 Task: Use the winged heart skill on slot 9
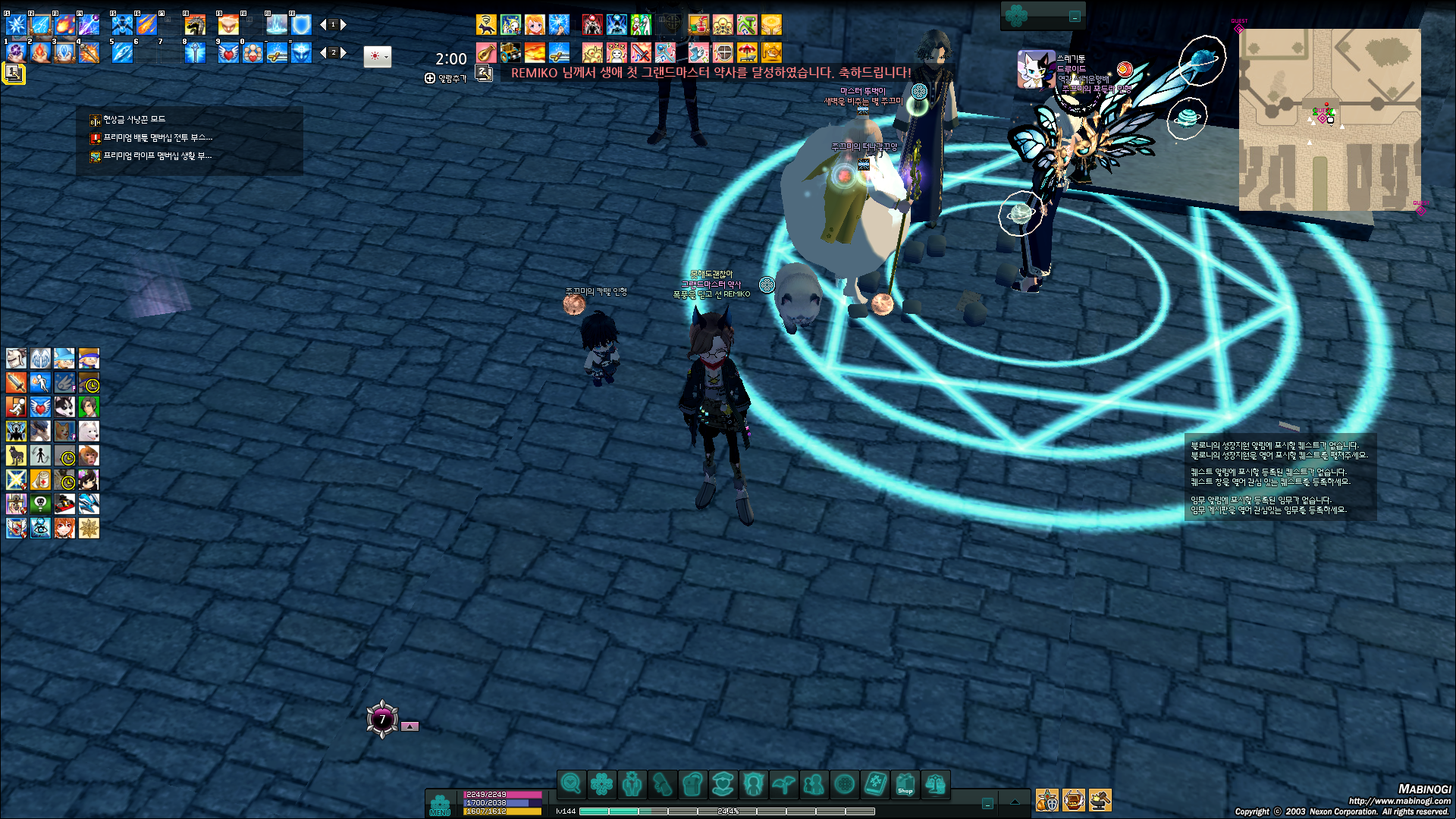[x=228, y=52]
